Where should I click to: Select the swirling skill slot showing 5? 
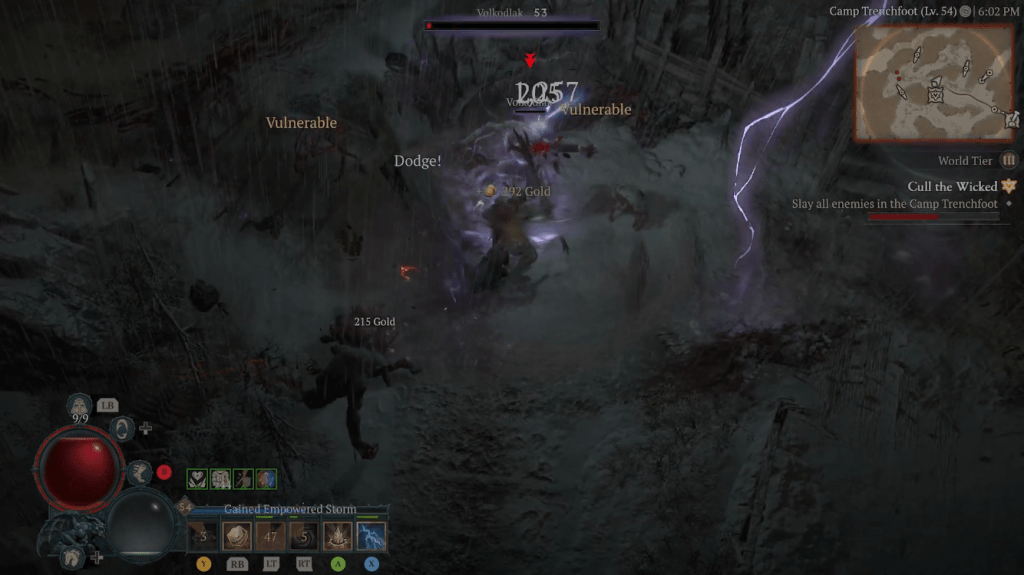coord(304,537)
